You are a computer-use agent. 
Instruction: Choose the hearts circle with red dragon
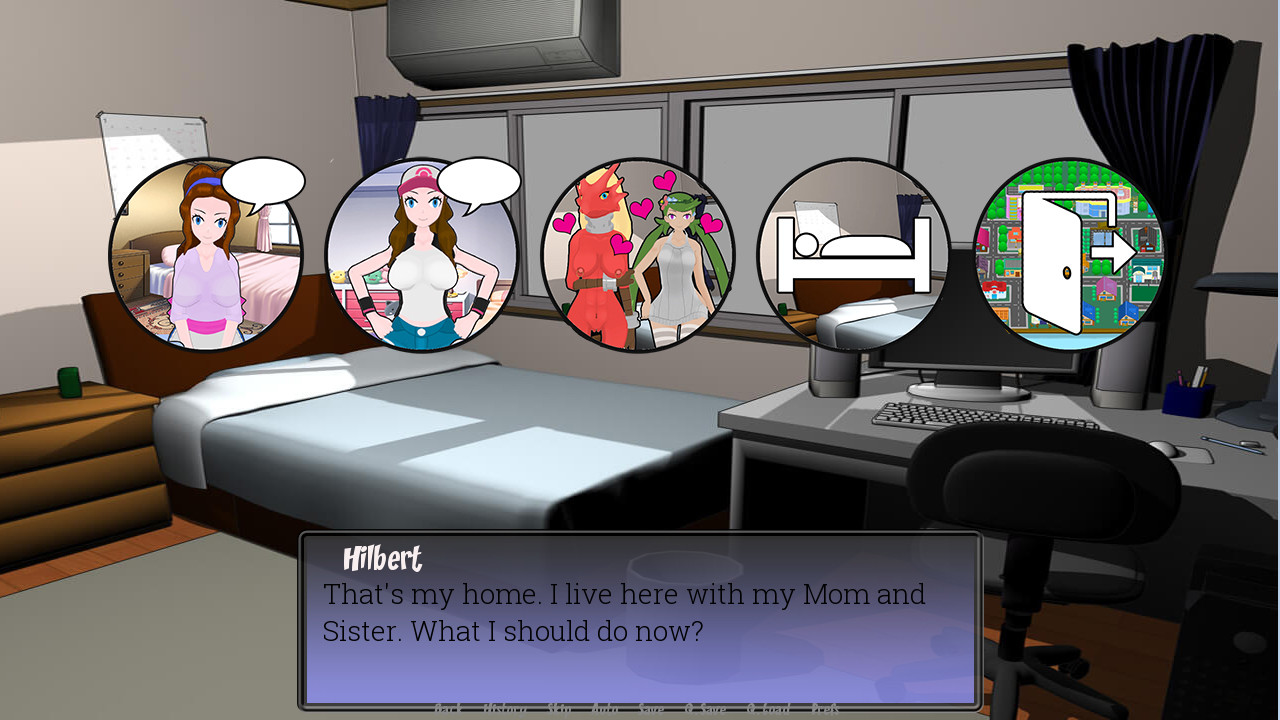coord(638,255)
